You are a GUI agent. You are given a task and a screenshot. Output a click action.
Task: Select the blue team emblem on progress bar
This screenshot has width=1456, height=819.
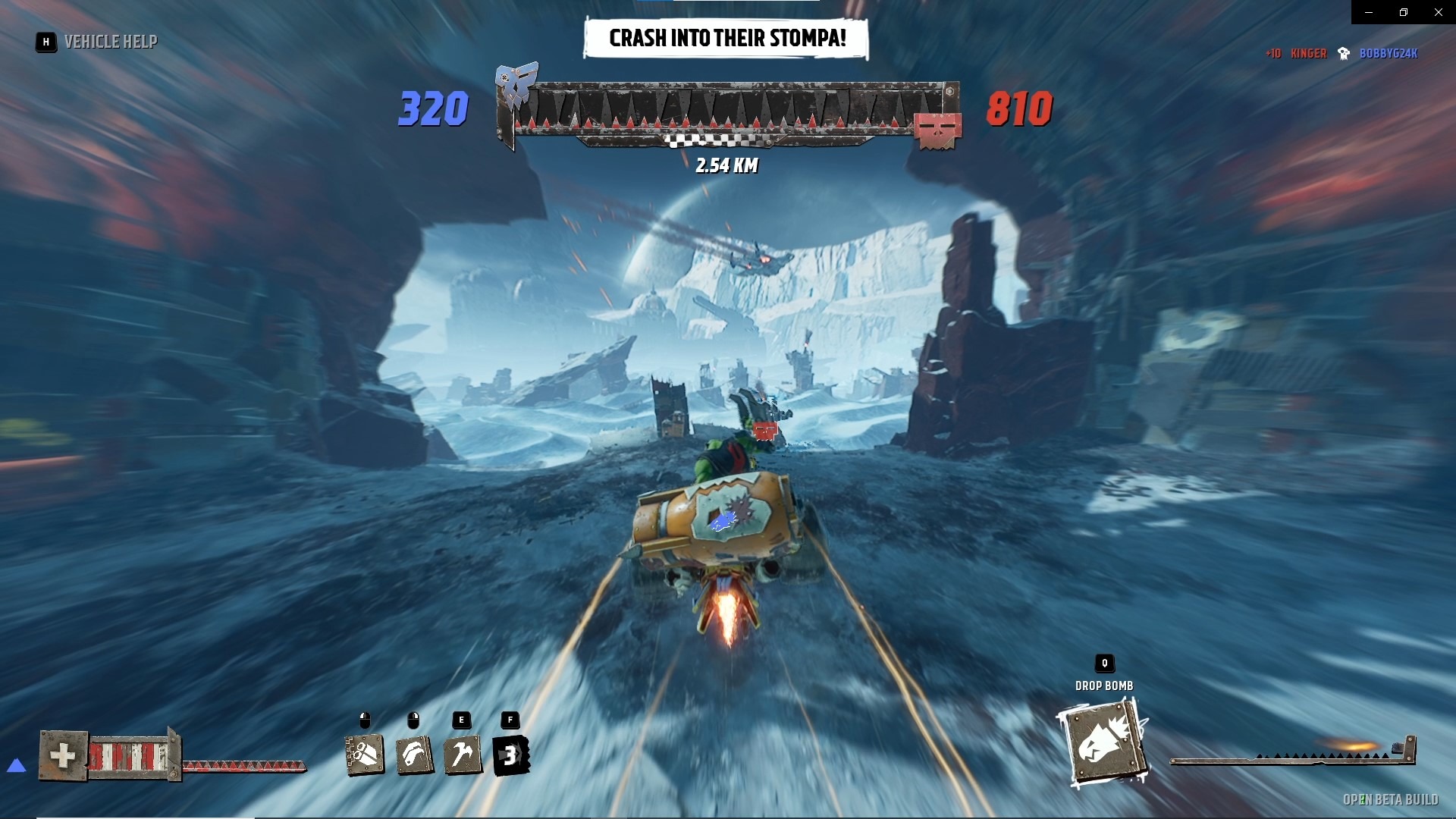(x=516, y=83)
